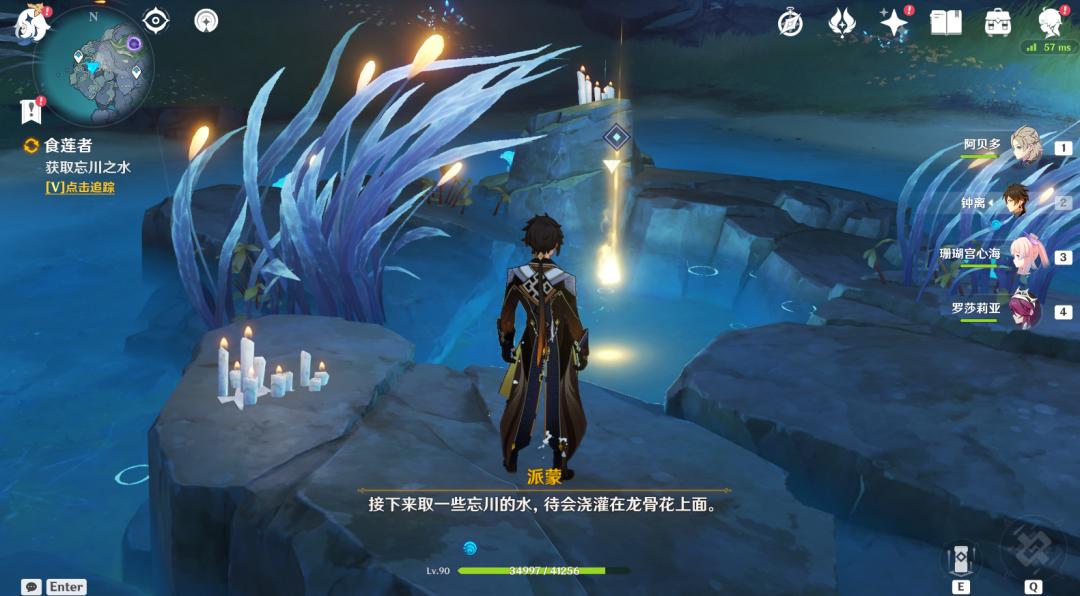1080x596 pixels.
Task: Open the minimap
Action: click(93, 65)
